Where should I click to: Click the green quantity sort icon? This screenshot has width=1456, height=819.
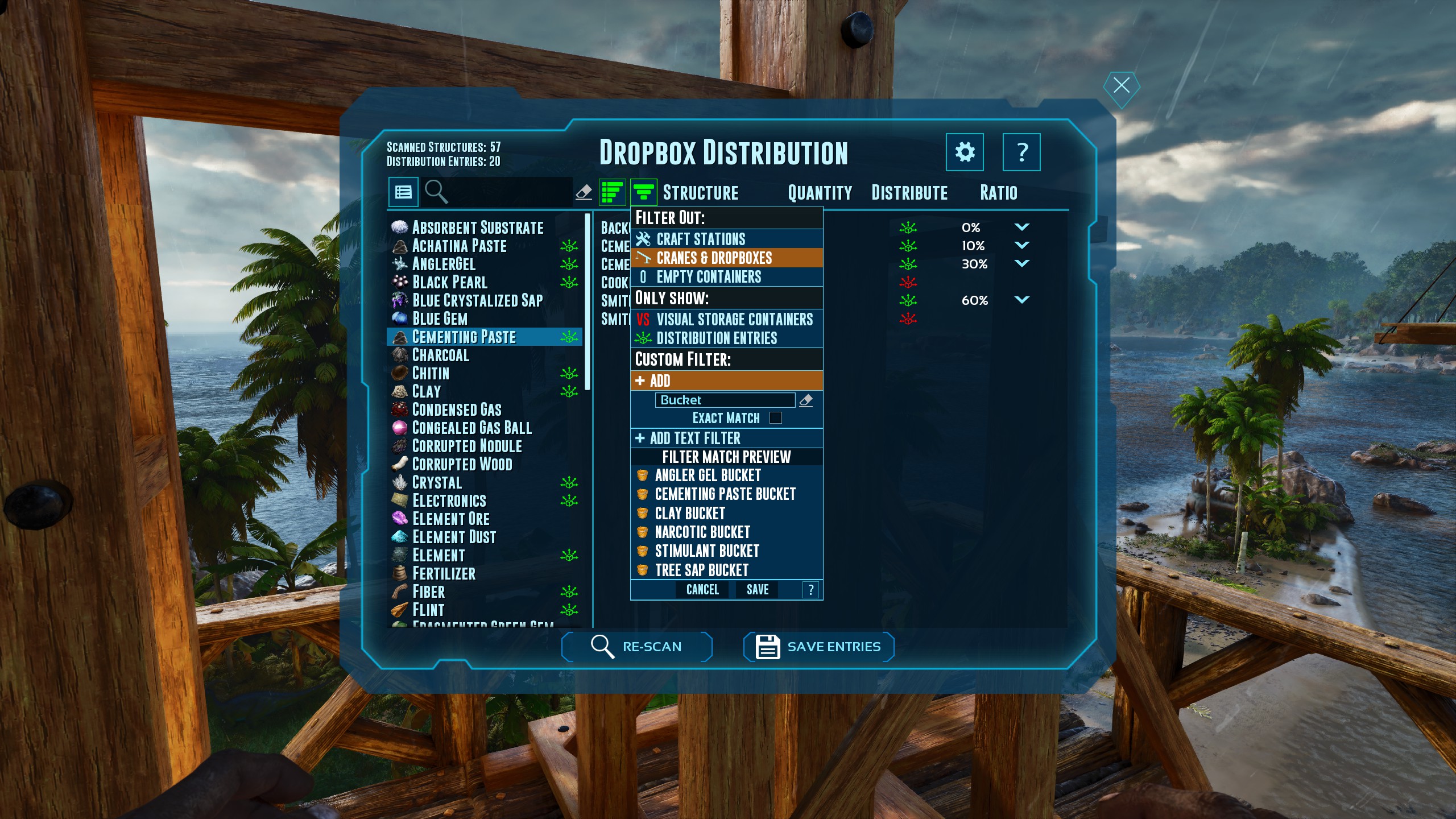[x=611, y=192]
